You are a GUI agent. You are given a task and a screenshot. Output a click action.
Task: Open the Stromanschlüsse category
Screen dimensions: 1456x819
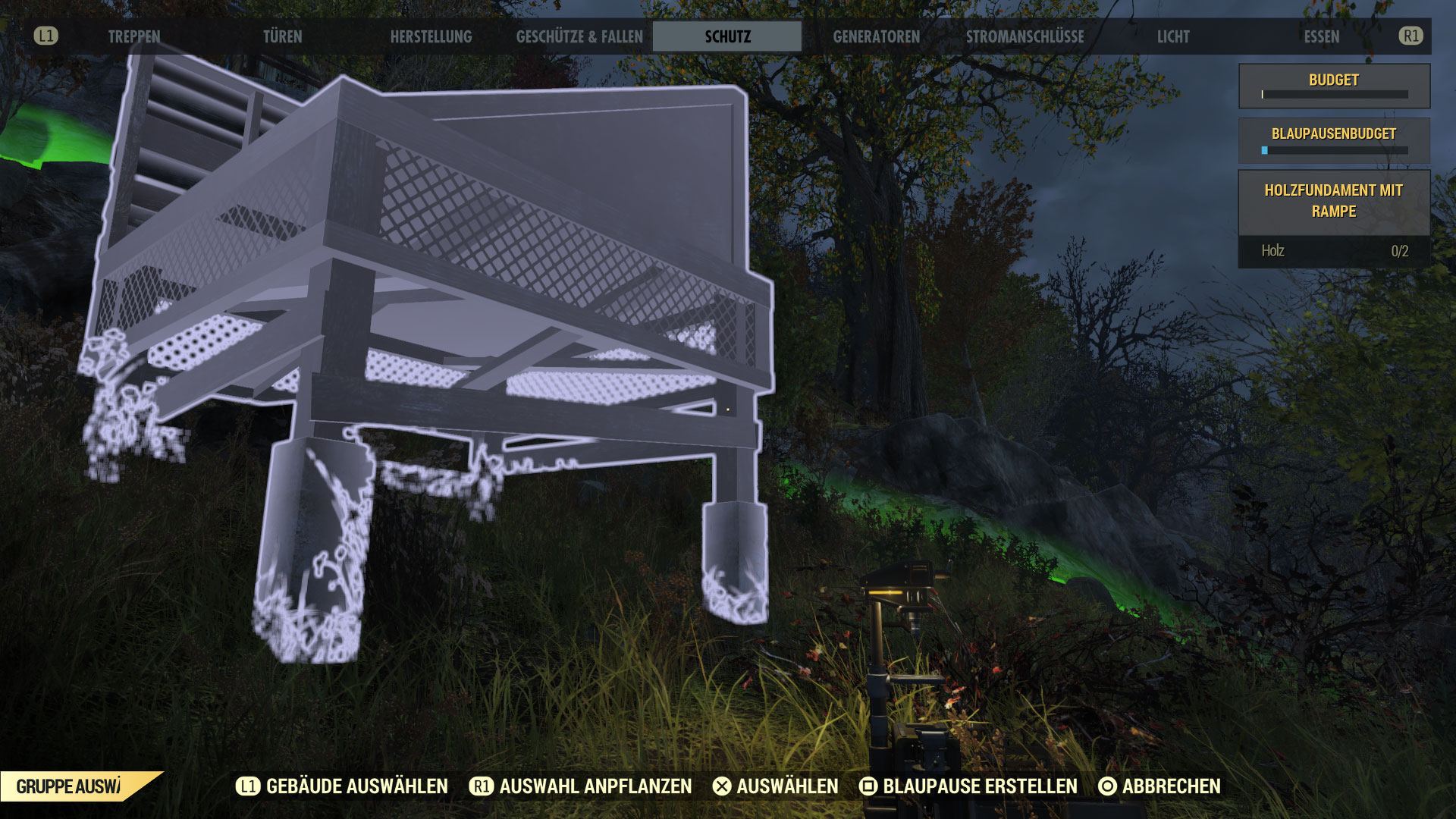(1025, 36)
